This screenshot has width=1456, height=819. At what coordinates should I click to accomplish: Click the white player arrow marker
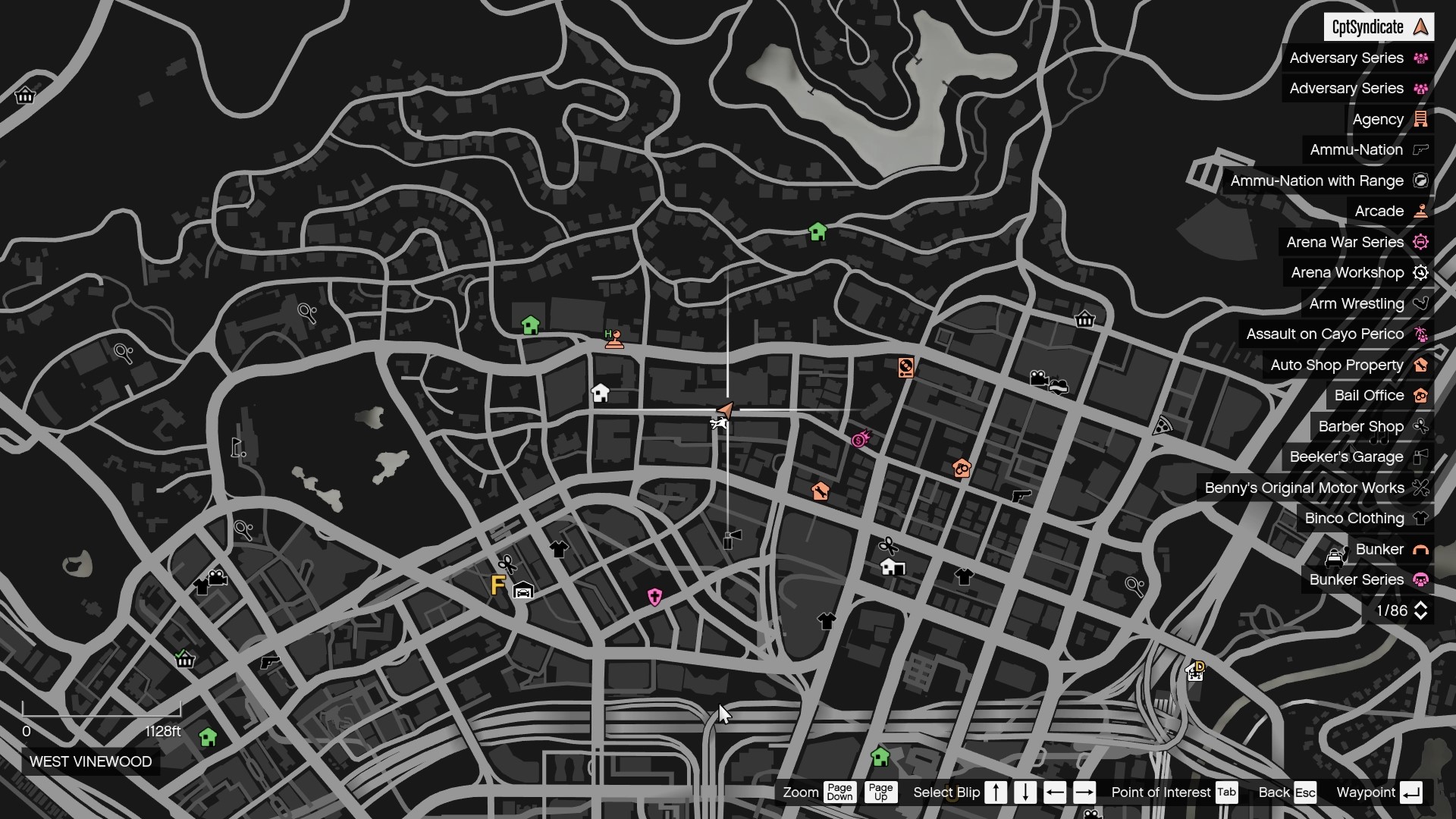click(x=724, y=409)
